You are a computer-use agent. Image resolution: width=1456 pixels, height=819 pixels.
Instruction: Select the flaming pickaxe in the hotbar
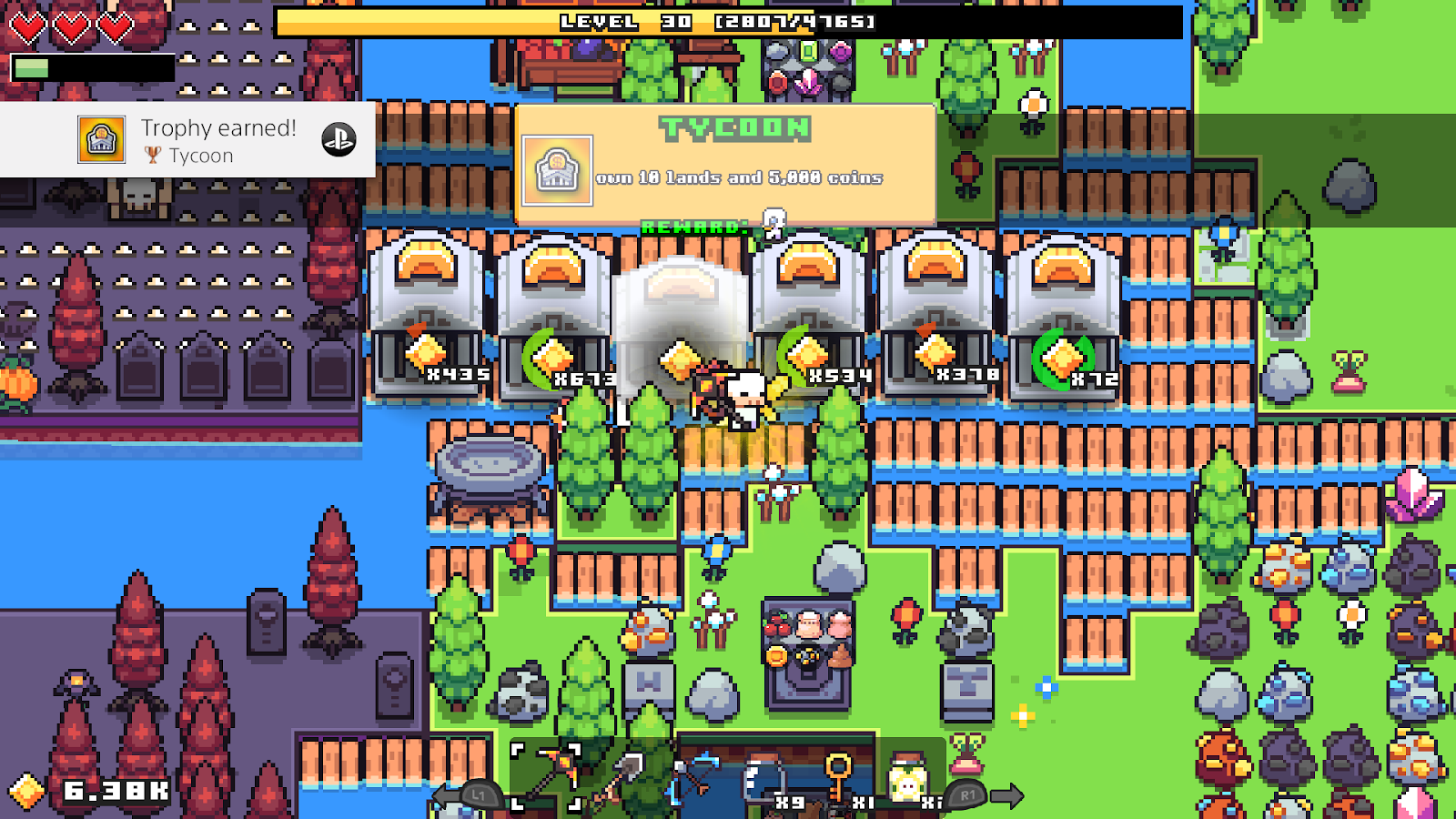pyautogui.click(x=553, y=771)
